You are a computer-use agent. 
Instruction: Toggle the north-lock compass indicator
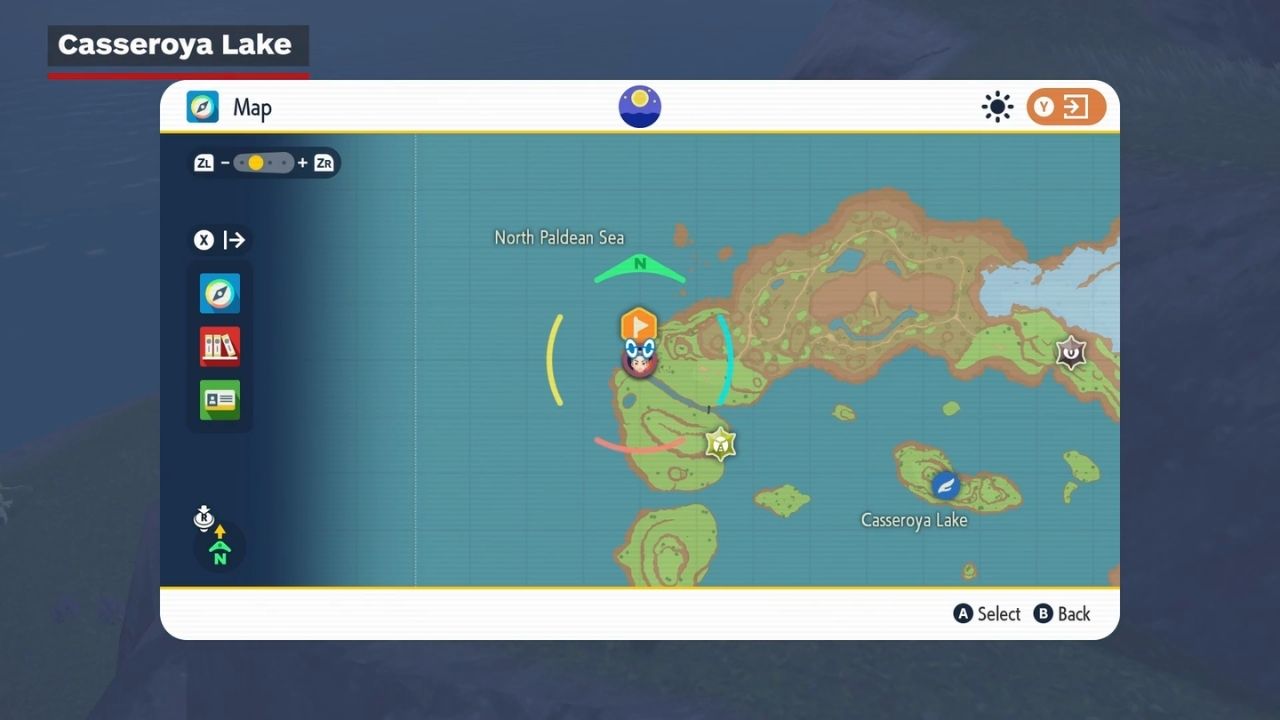coord(219,545)
